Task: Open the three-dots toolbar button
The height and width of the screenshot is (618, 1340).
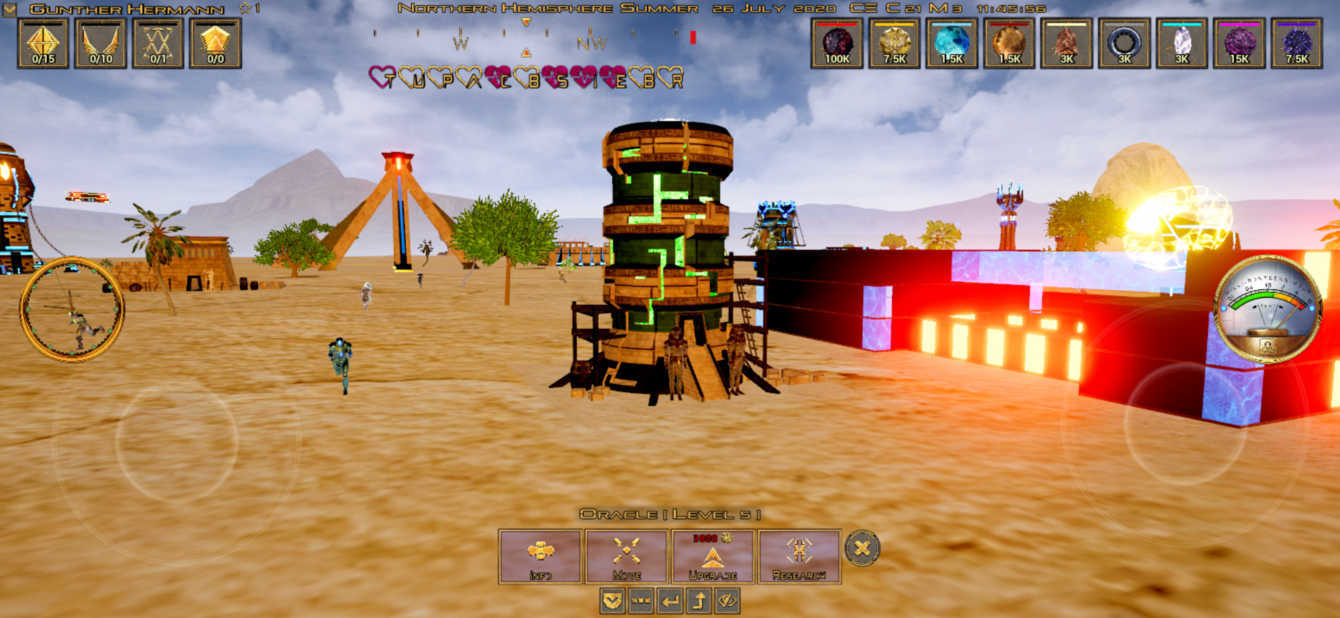Action: (x=641, y=601)
